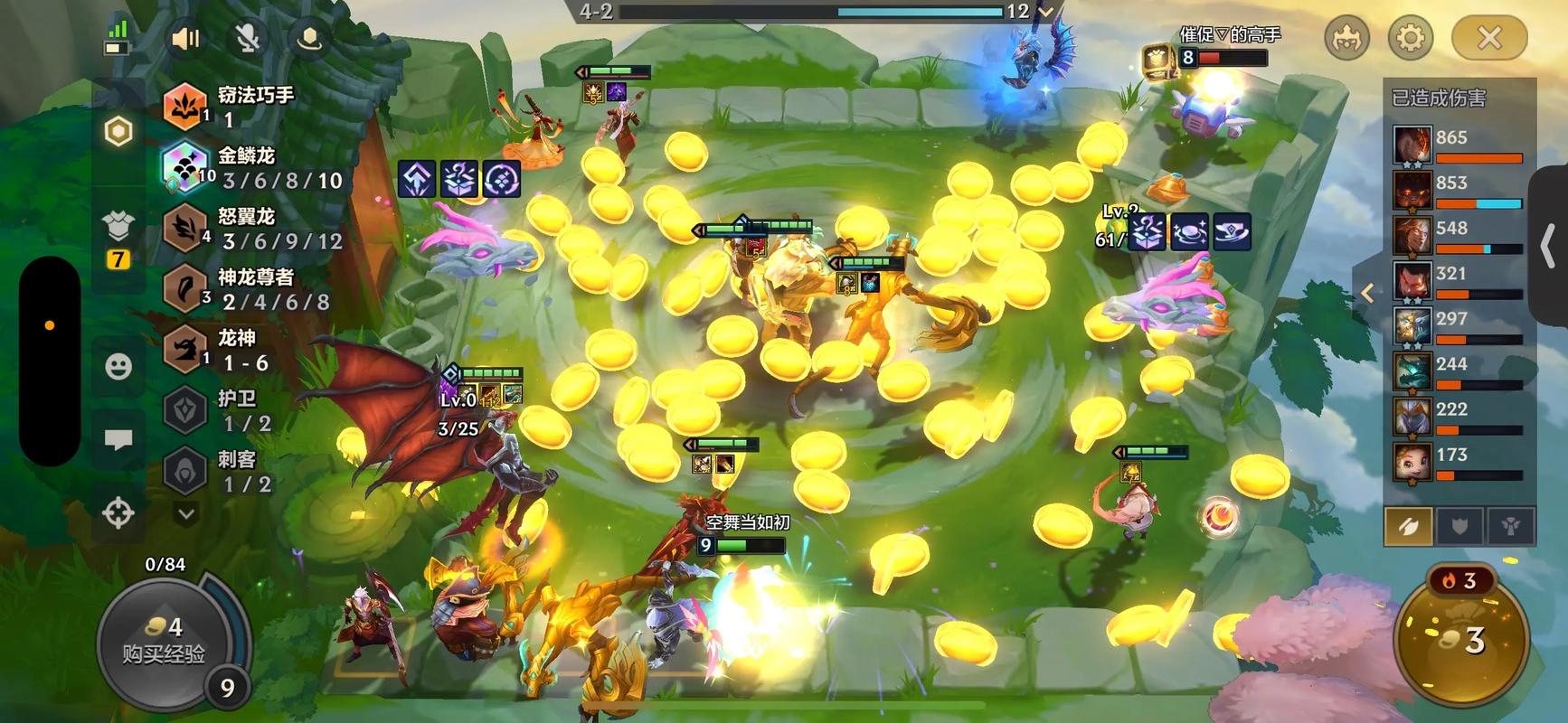Buy experience with the 购买经验 button

coord(163,640)
